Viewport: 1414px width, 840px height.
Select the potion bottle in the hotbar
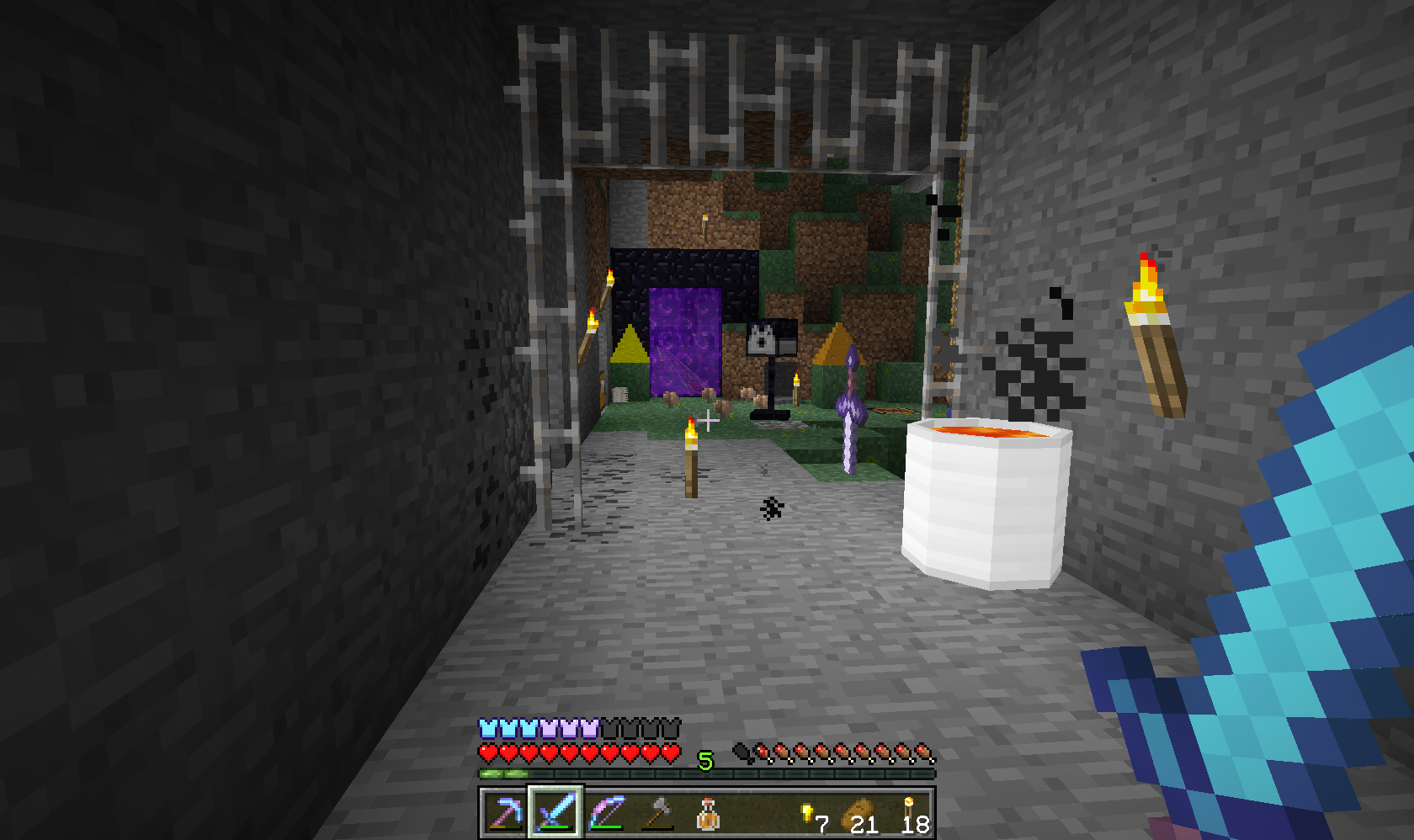point(711,815)
